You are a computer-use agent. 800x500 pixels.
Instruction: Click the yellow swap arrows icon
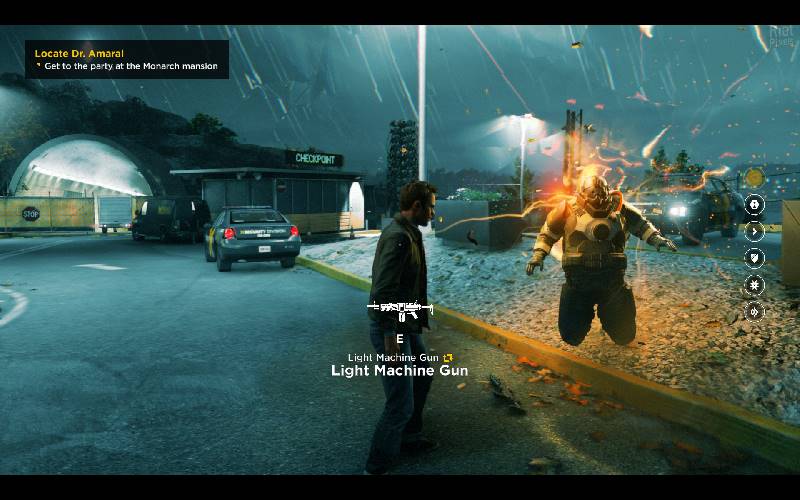coord(449,357)
